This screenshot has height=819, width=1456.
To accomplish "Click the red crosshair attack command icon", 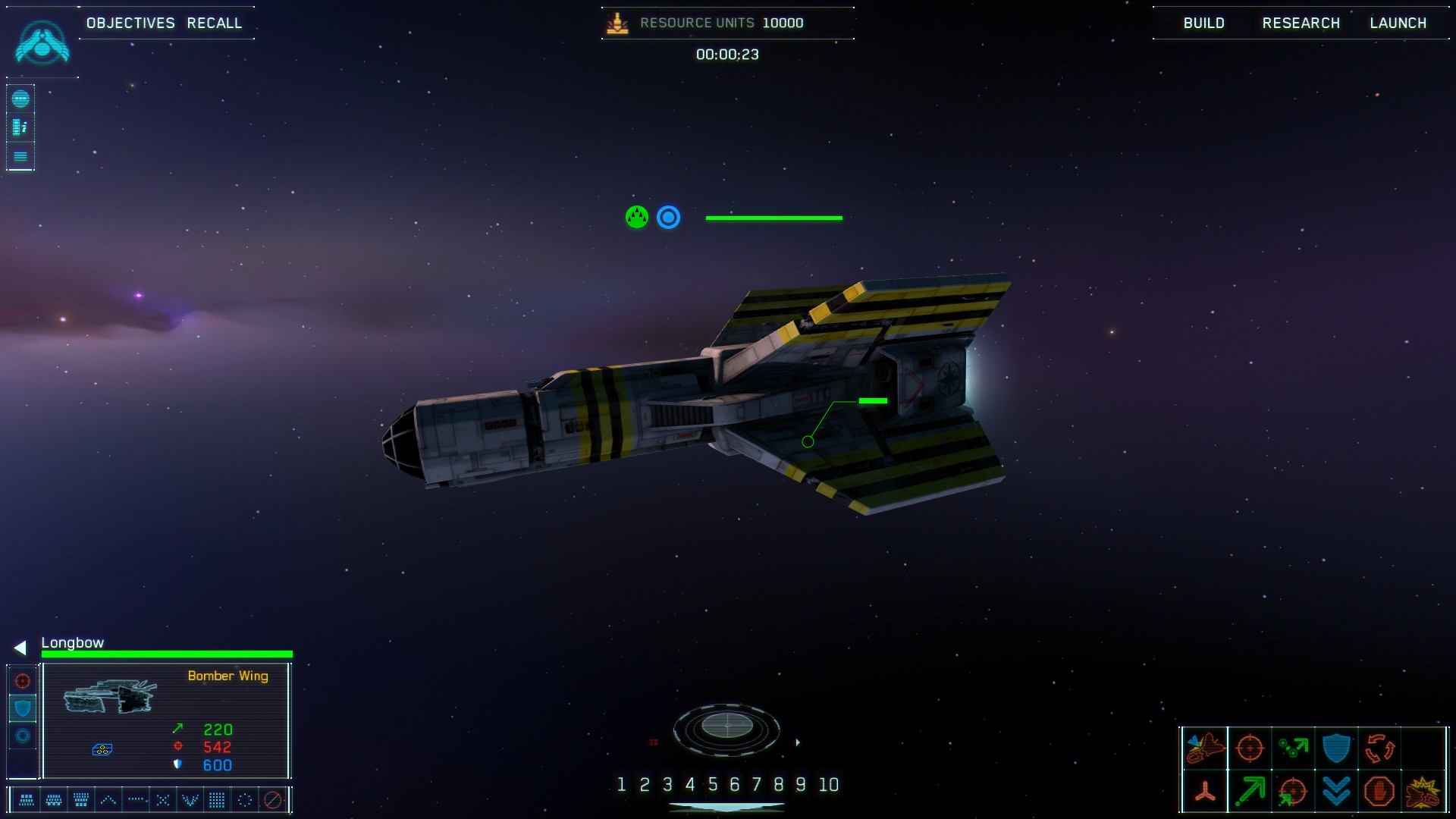I will coord(1249,748).
